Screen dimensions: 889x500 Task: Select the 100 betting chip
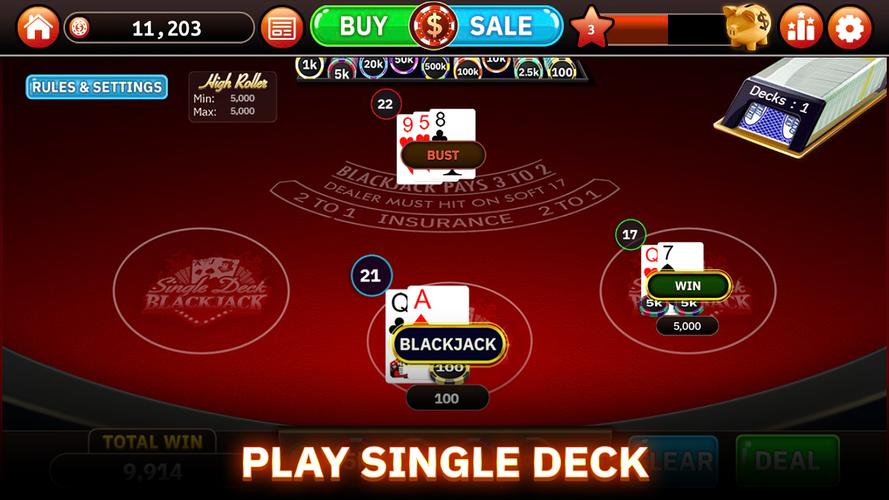[x=562, y=71]
